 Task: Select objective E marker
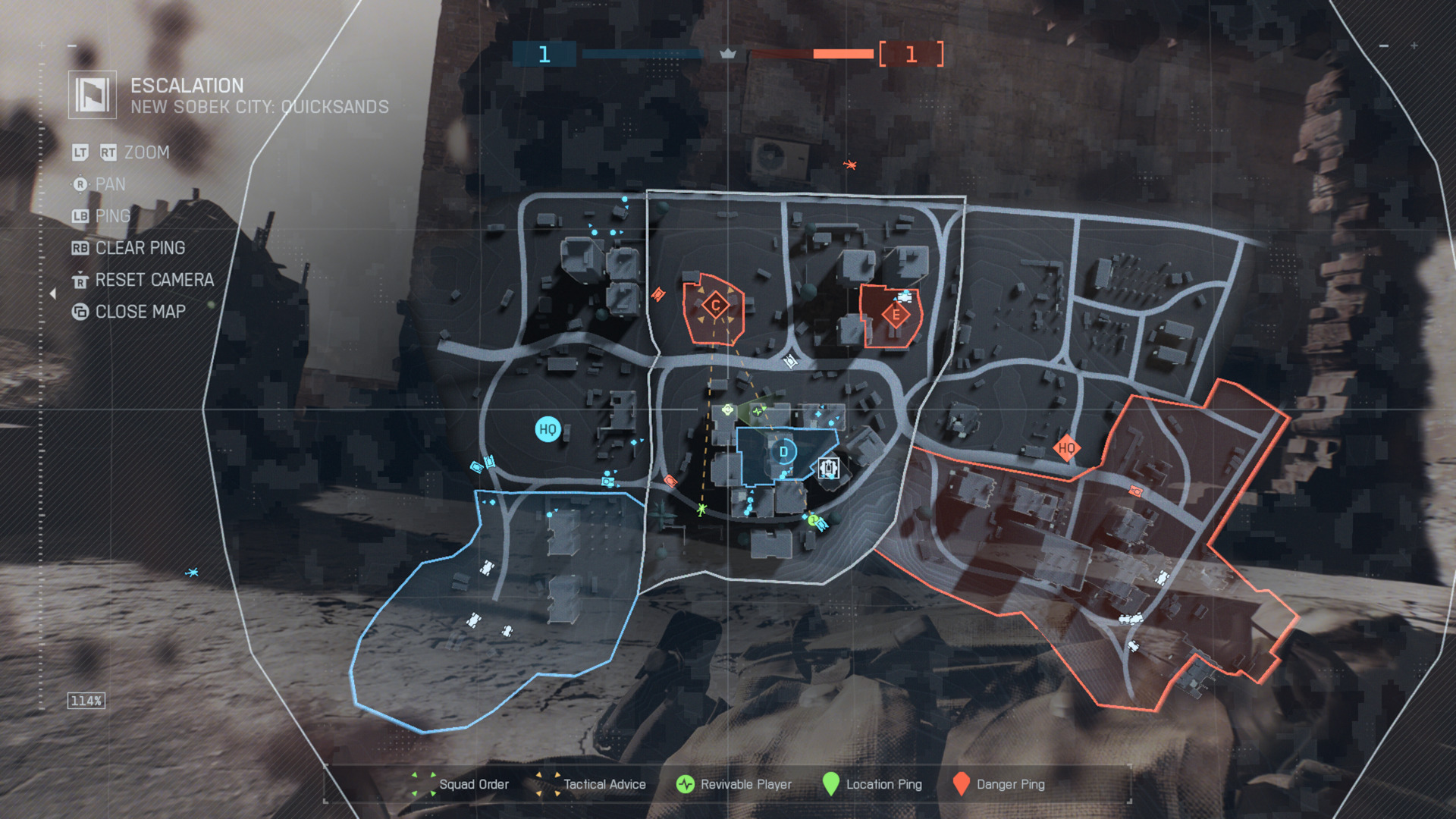click(896, 315)
